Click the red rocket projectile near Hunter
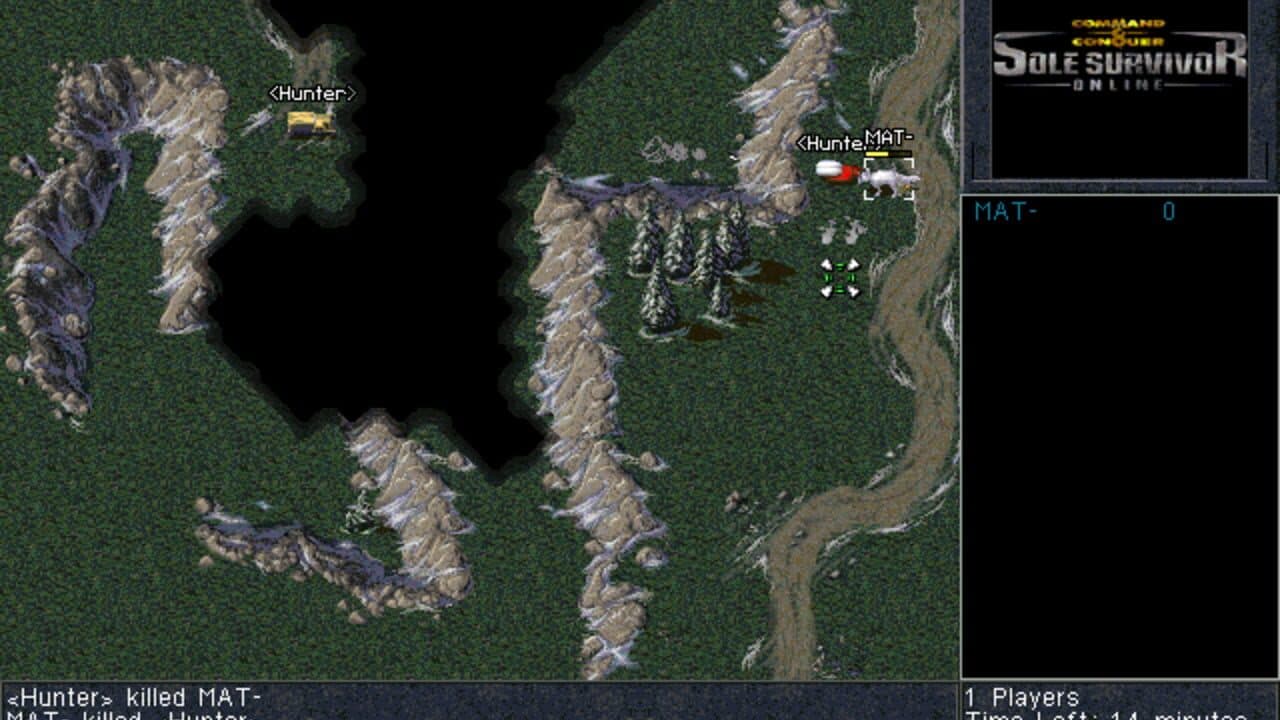The width and height of the screenshot is (1280, 720). tap(838, 171)
